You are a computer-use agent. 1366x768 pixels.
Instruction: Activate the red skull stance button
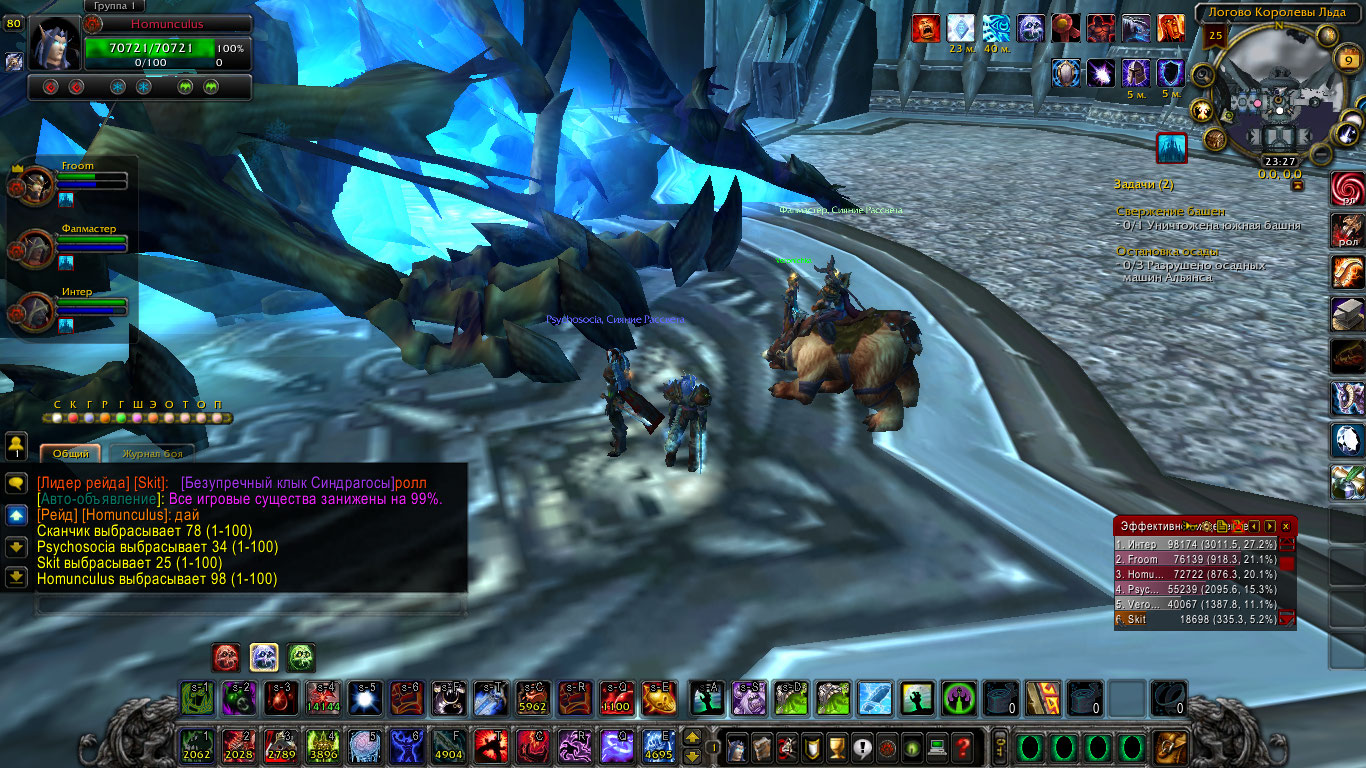pos(227,657)
